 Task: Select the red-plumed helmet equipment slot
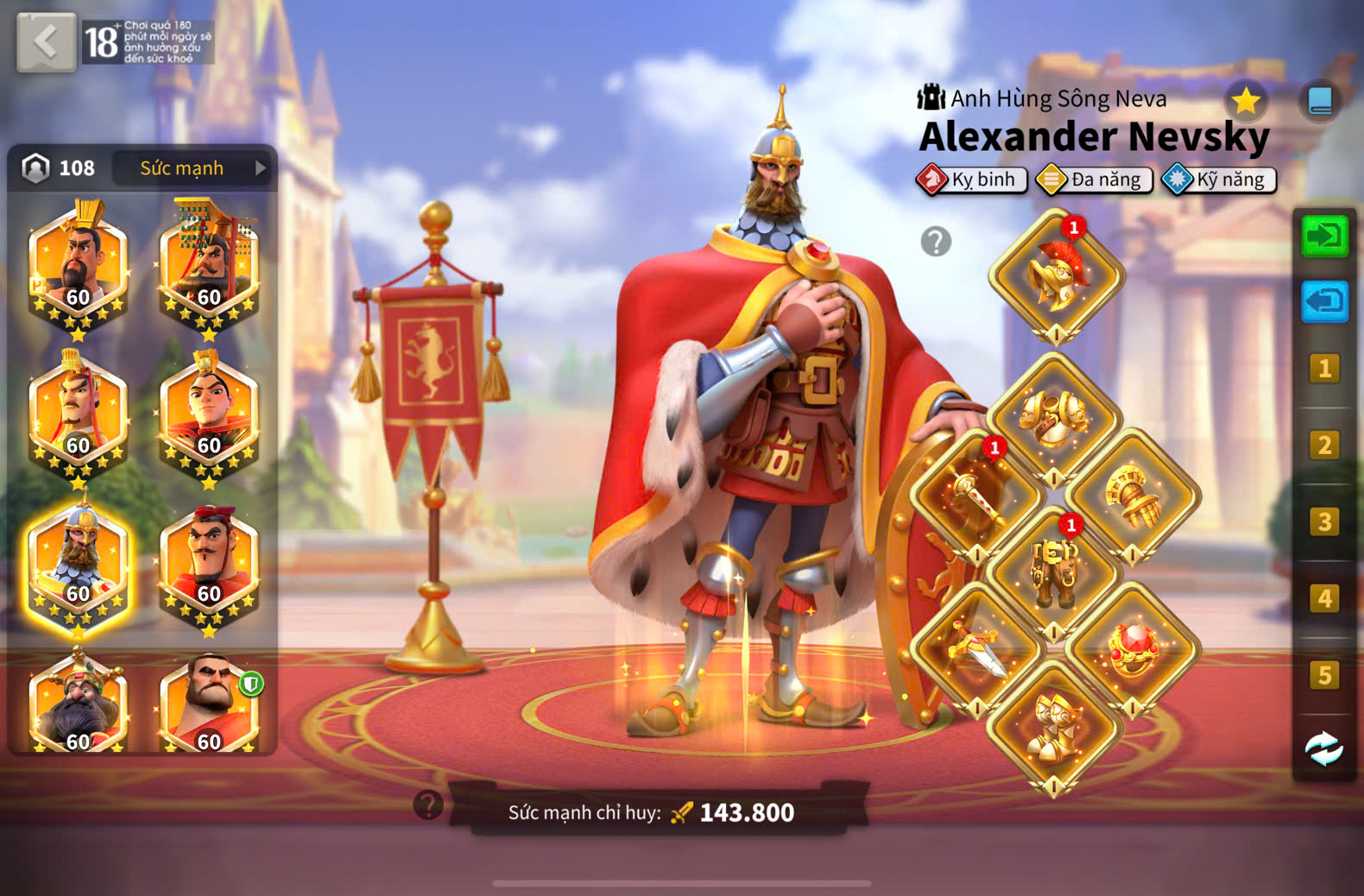(x=1056, y=276)
